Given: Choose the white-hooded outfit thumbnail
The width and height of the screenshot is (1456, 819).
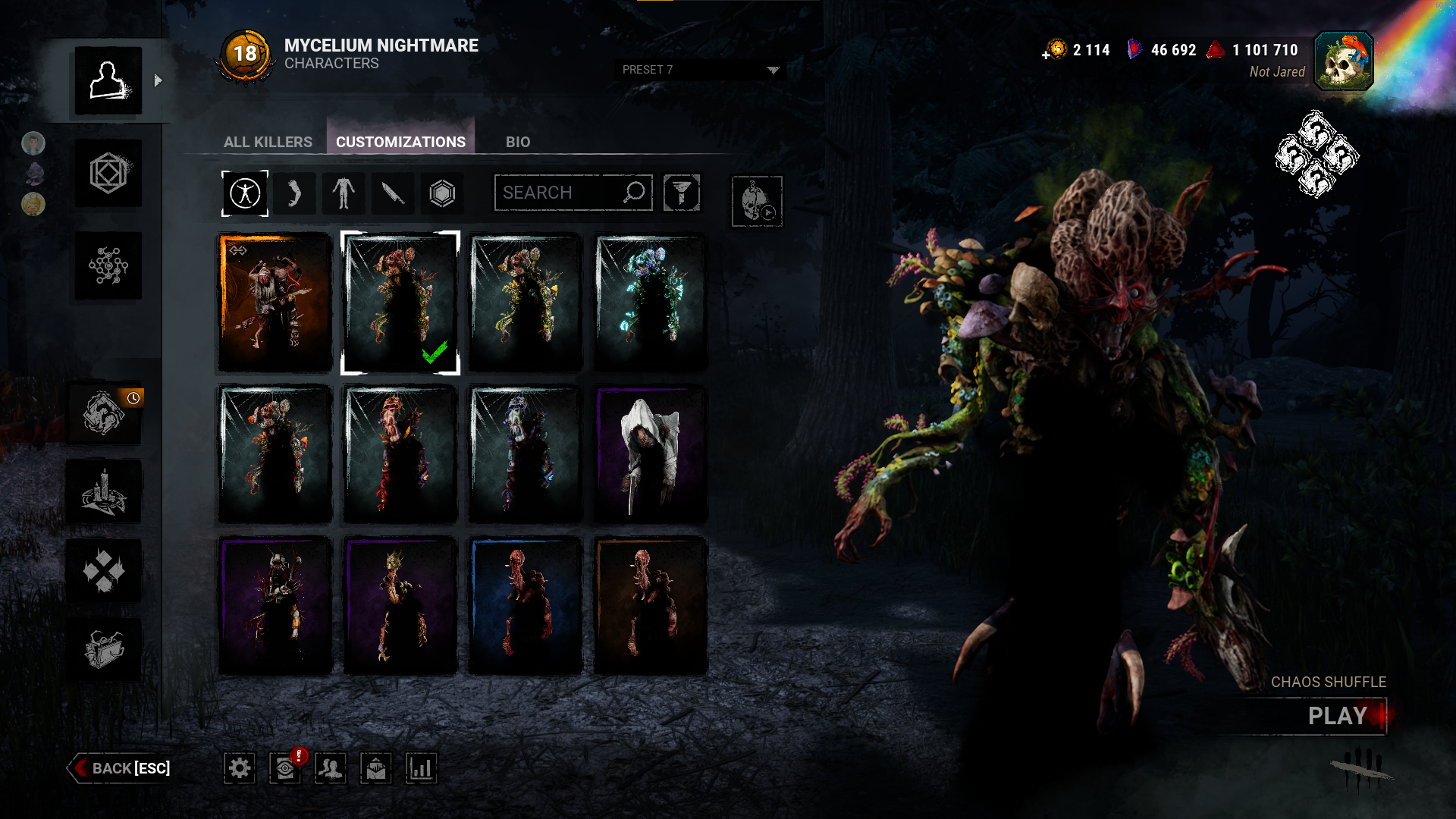Looking at the screenshot, I should click(x=650, y=454).
